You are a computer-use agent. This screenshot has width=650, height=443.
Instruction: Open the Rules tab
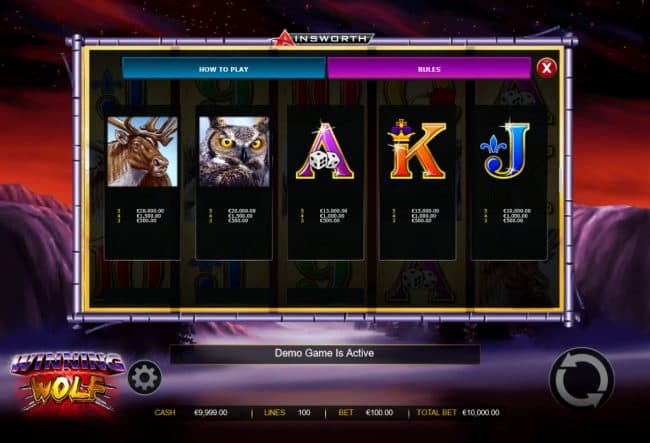pos(428,68)
